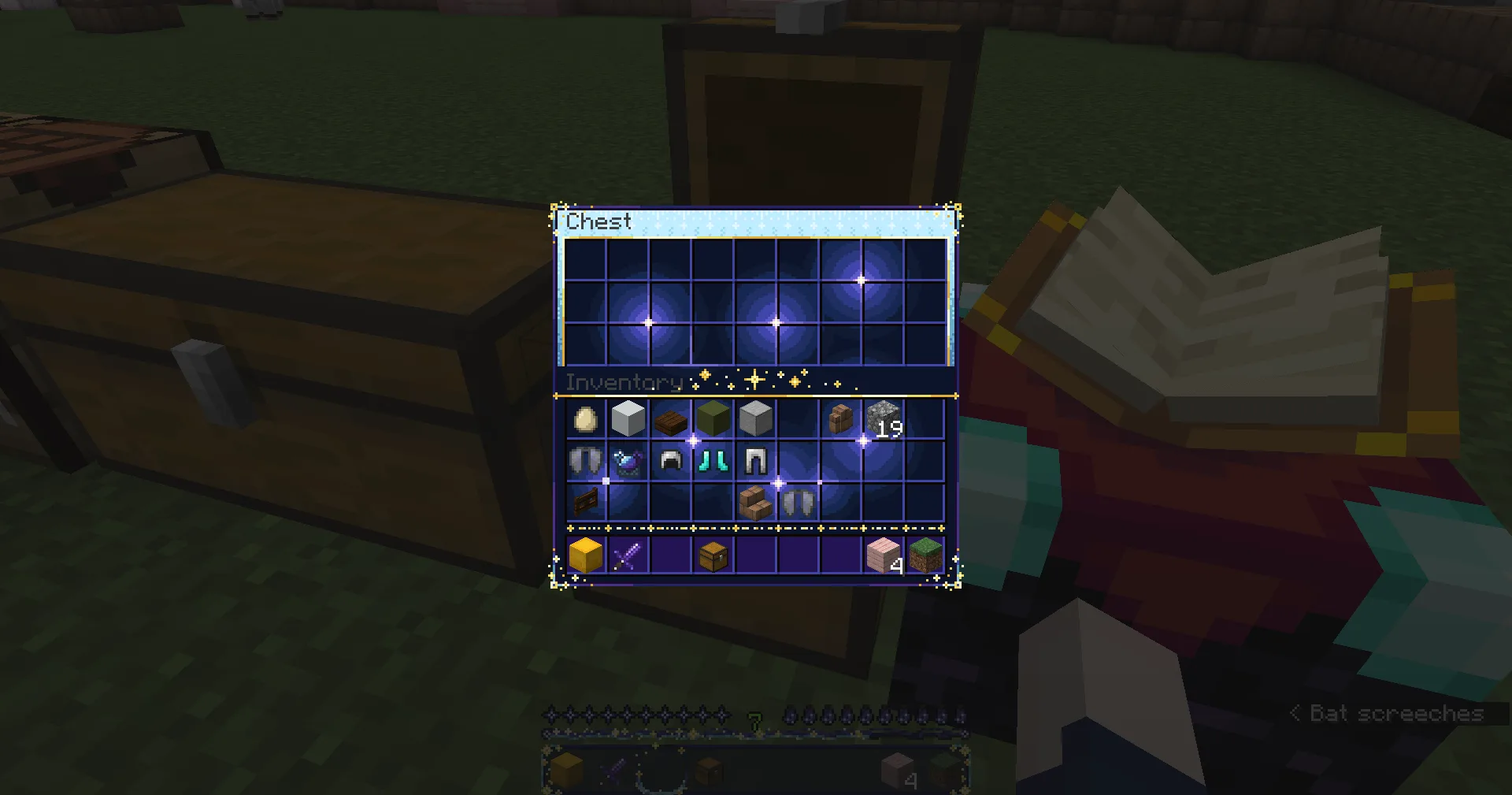Pick up the cobblestone stack of 19
This screenshot has width=1512, height=795.
[884, 418]
